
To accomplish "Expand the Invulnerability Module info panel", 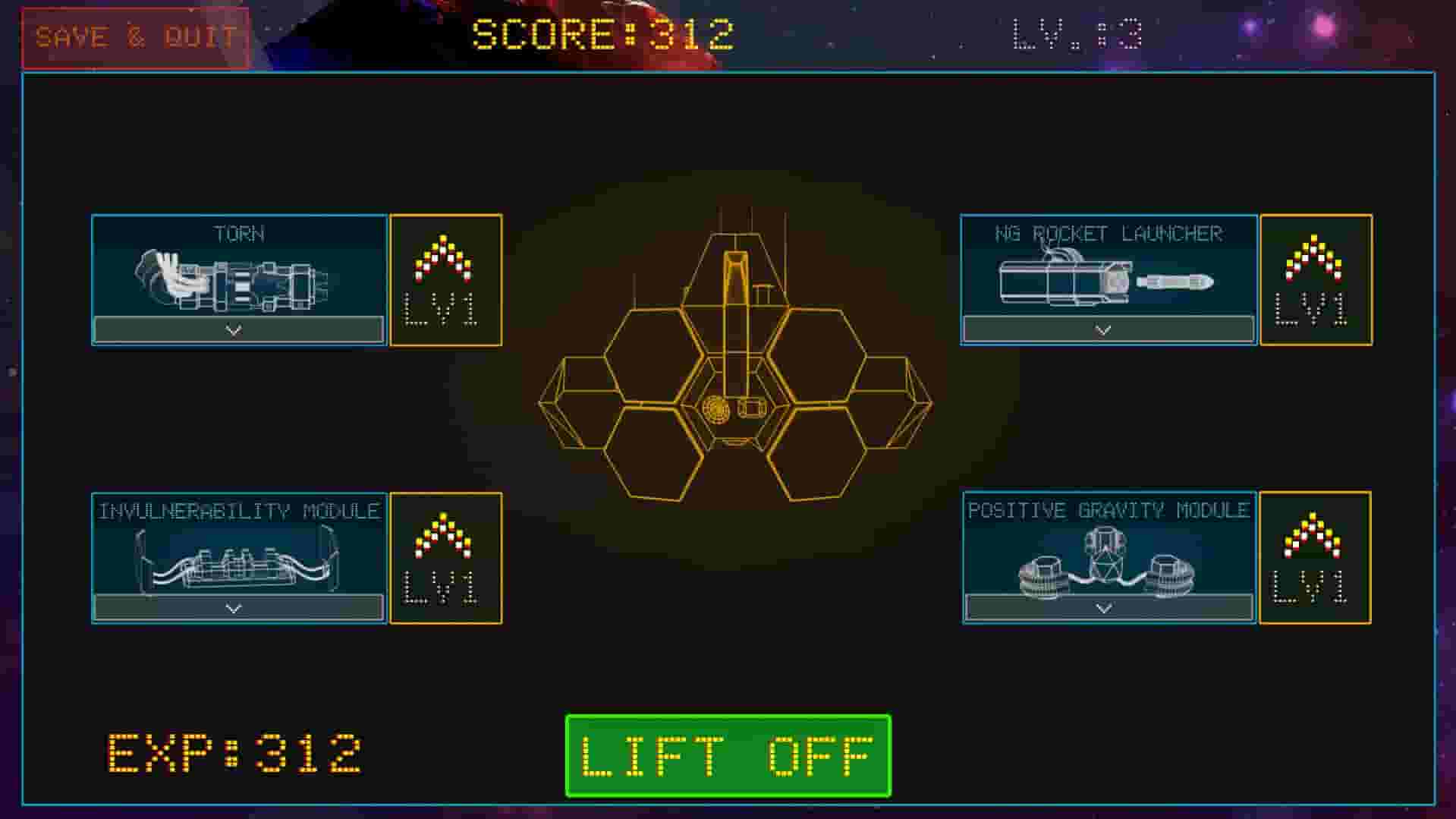I will (x=235, y=606).
